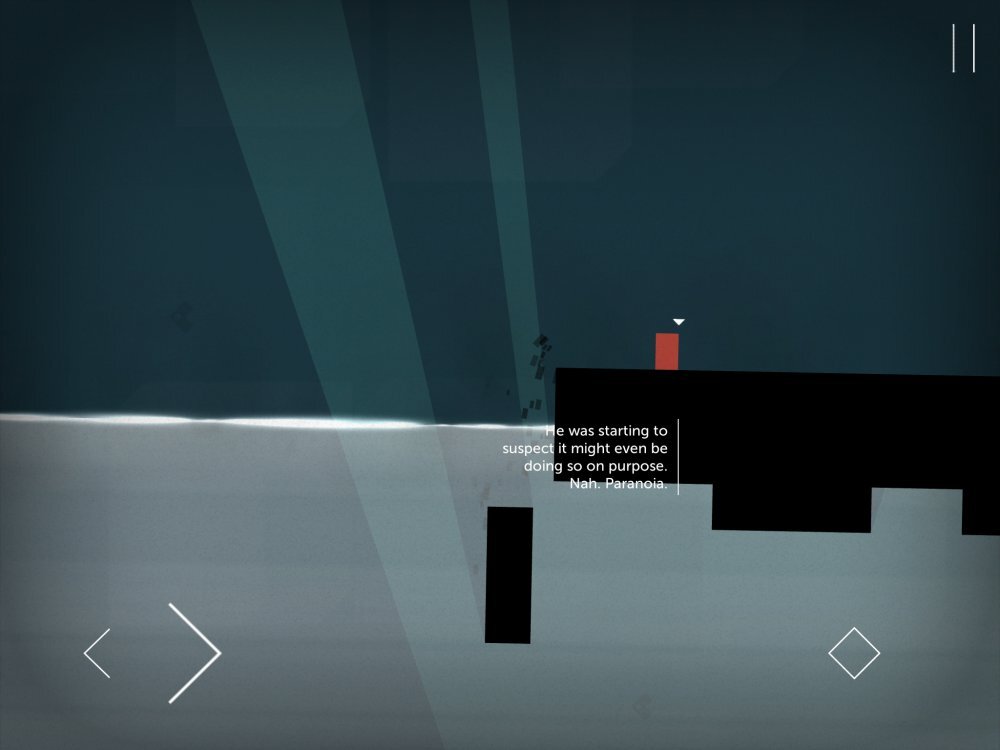
Task: Pause the game with the two-bar icon
Action: 963,48
